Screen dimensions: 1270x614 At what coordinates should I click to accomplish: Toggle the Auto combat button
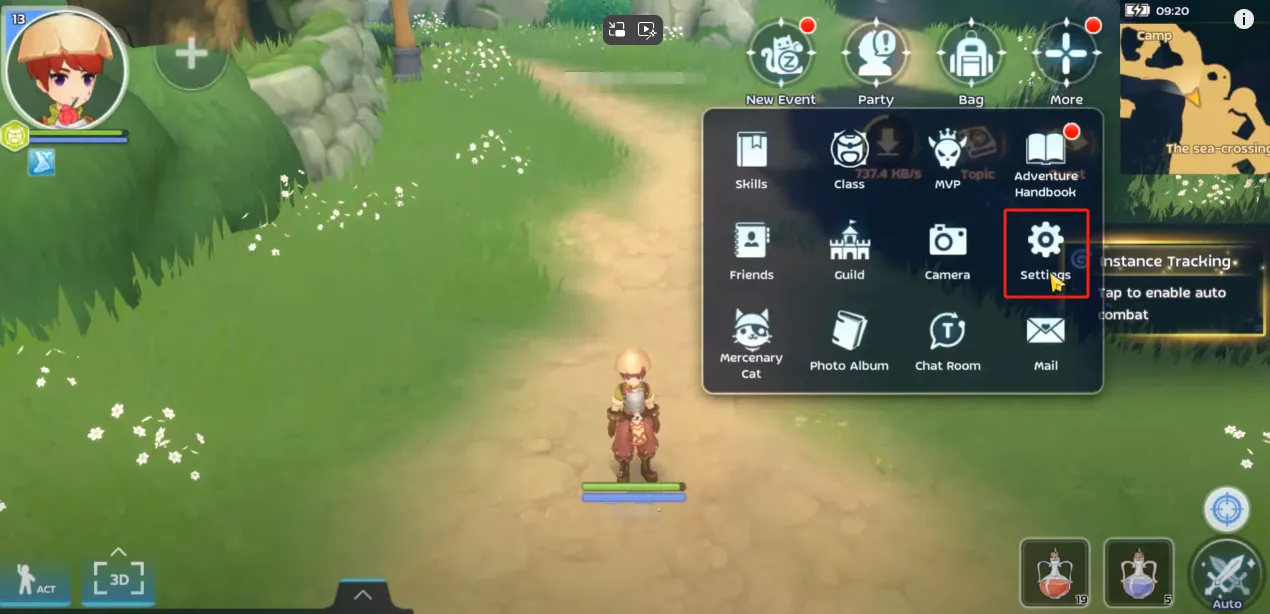pyautogui.click(x=1227, y=573)
